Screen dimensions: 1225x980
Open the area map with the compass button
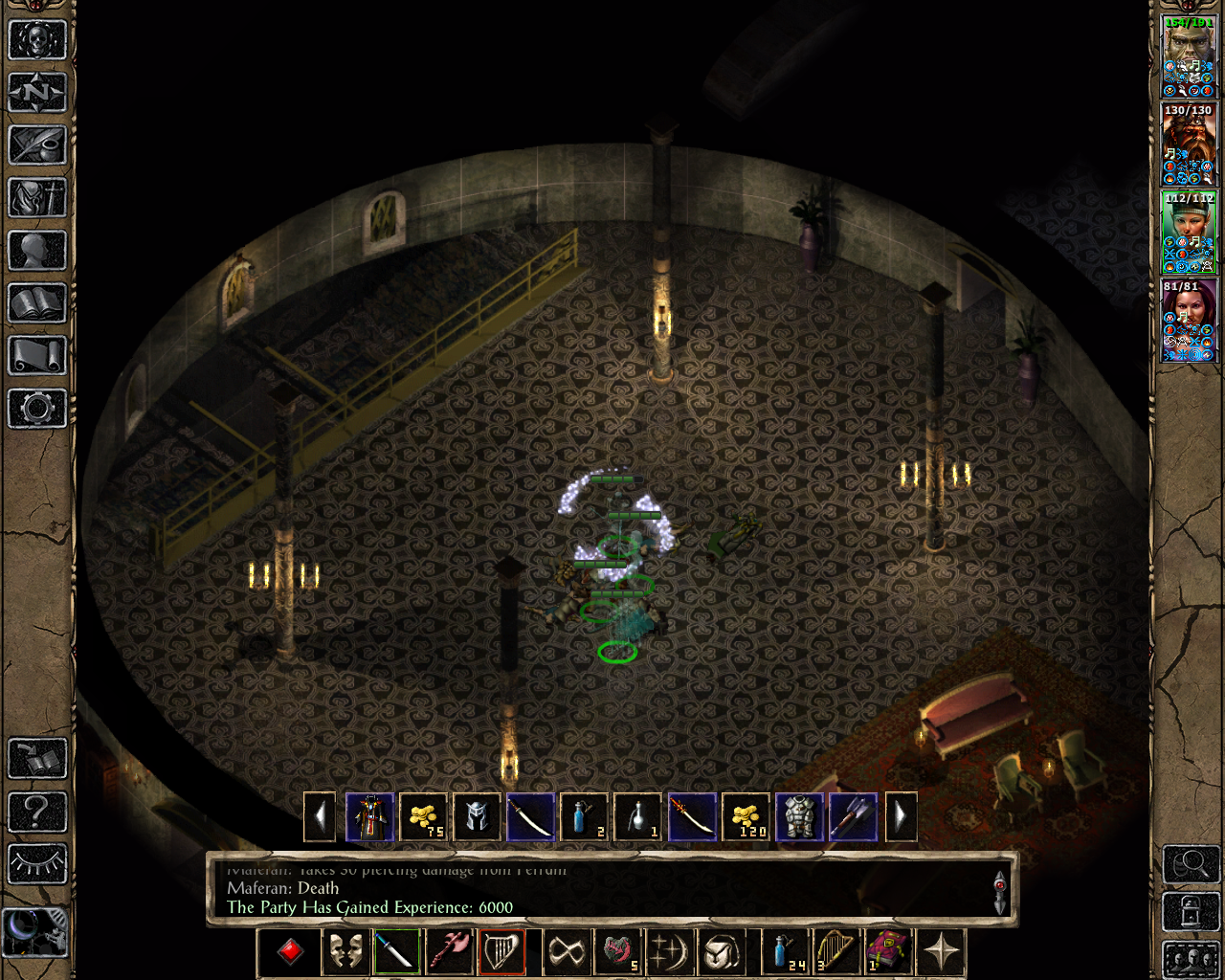pyautogui.click(x=37, y=93)
